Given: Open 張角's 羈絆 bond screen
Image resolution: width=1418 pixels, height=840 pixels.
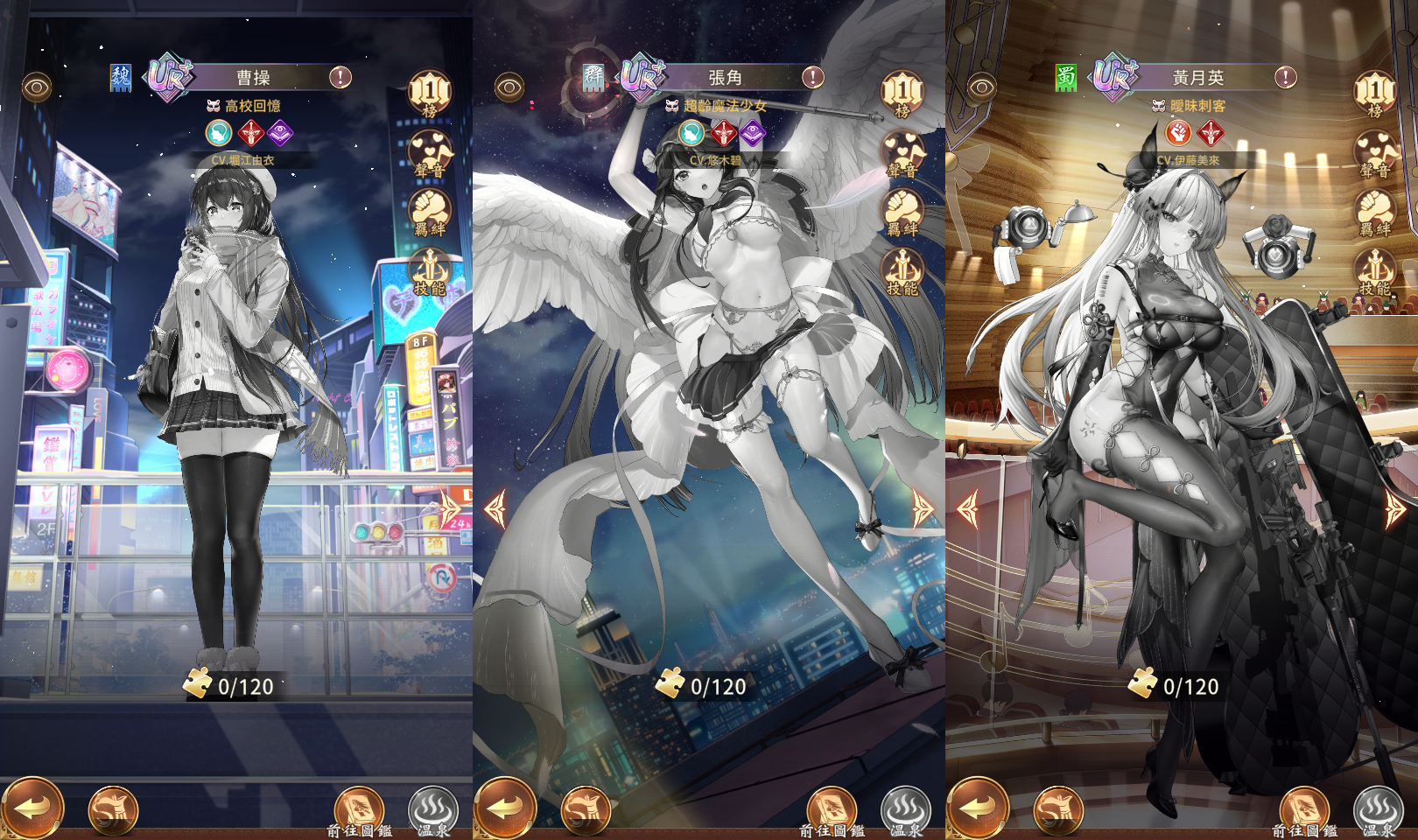Looking at the screenshot, I should coord(902,213).
